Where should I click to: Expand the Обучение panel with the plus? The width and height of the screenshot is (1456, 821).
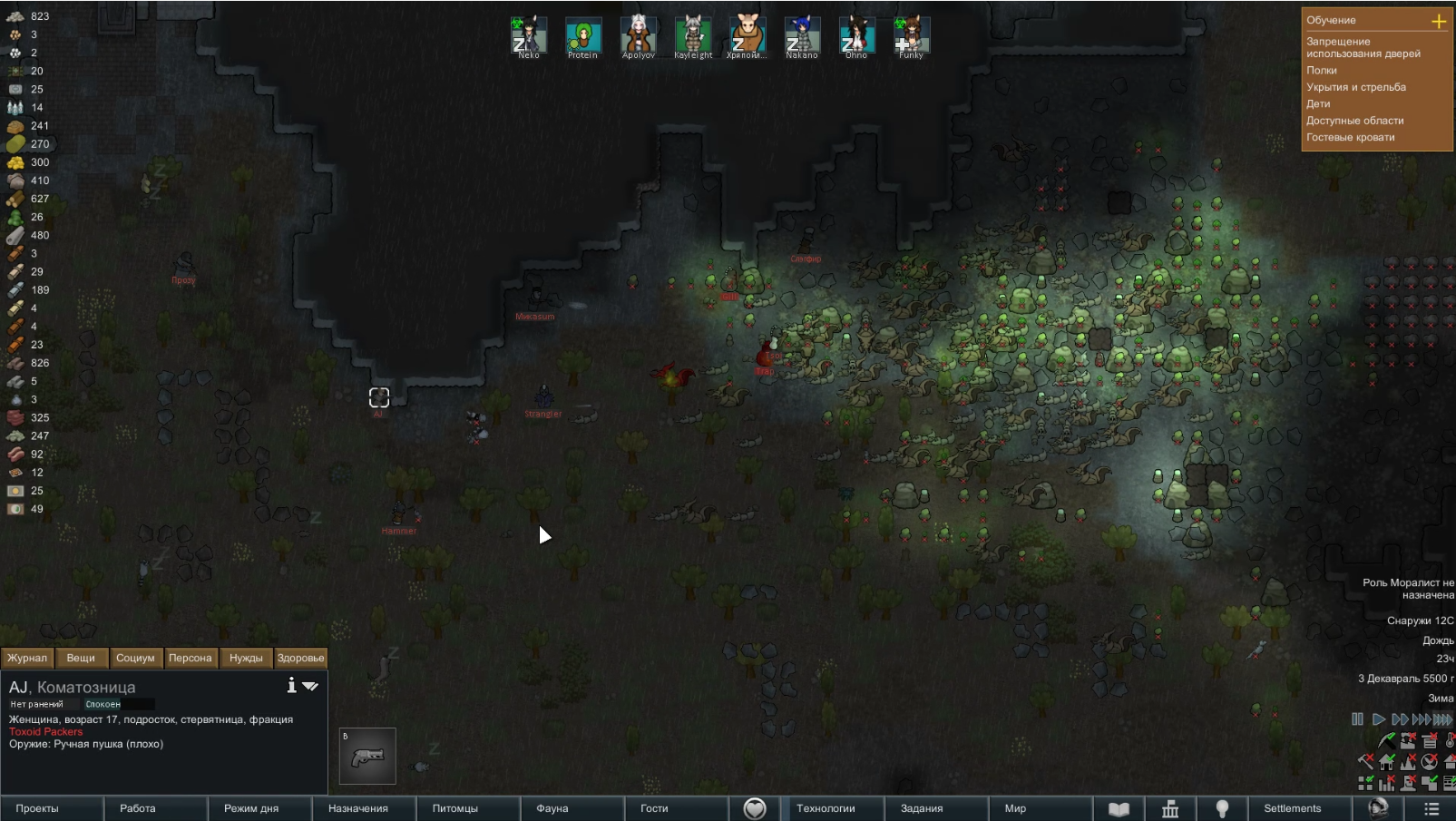tap(1439, 21)
